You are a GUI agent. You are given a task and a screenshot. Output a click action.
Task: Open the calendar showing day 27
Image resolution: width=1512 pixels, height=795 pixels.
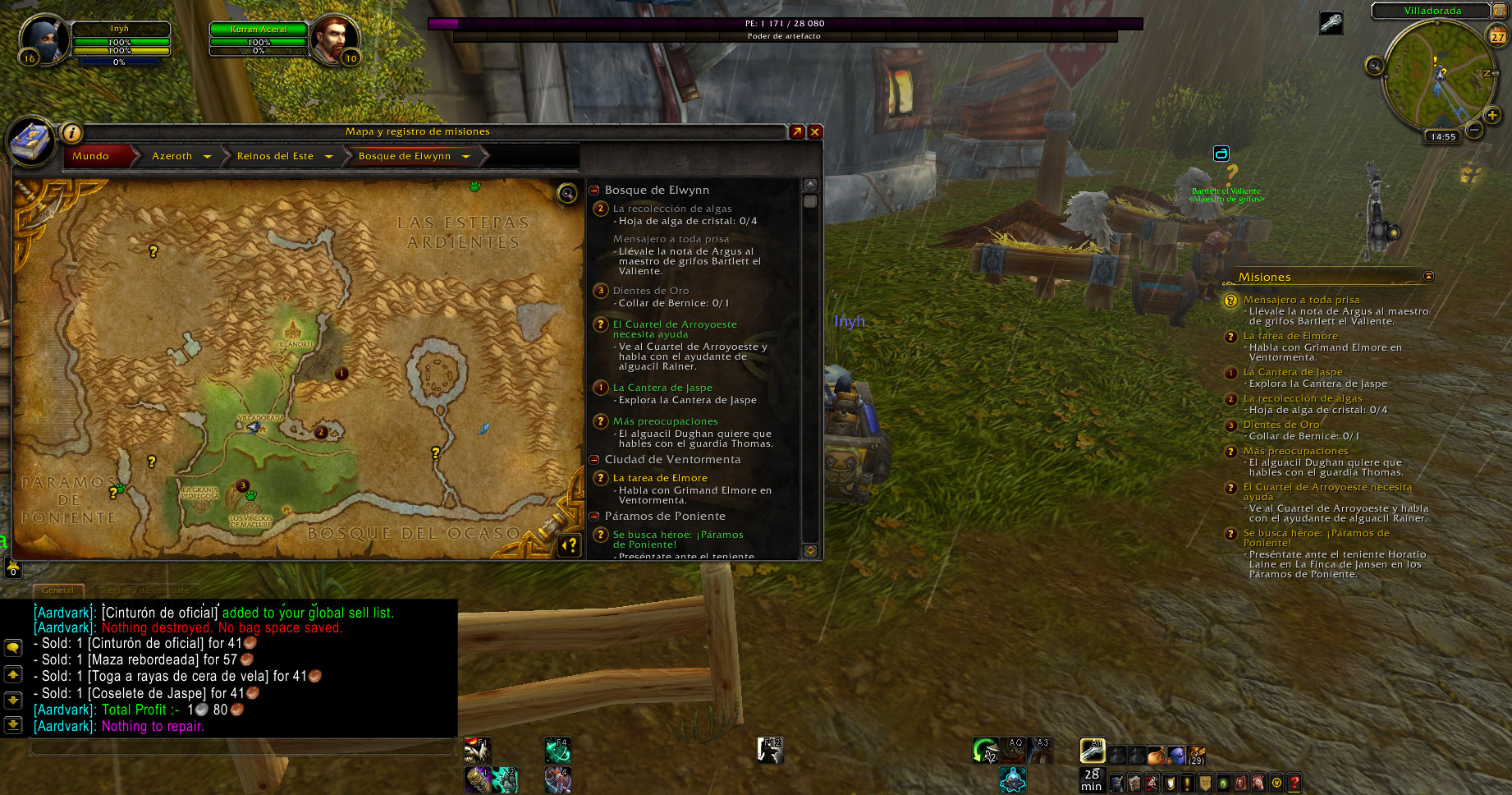coord(1498,36)
